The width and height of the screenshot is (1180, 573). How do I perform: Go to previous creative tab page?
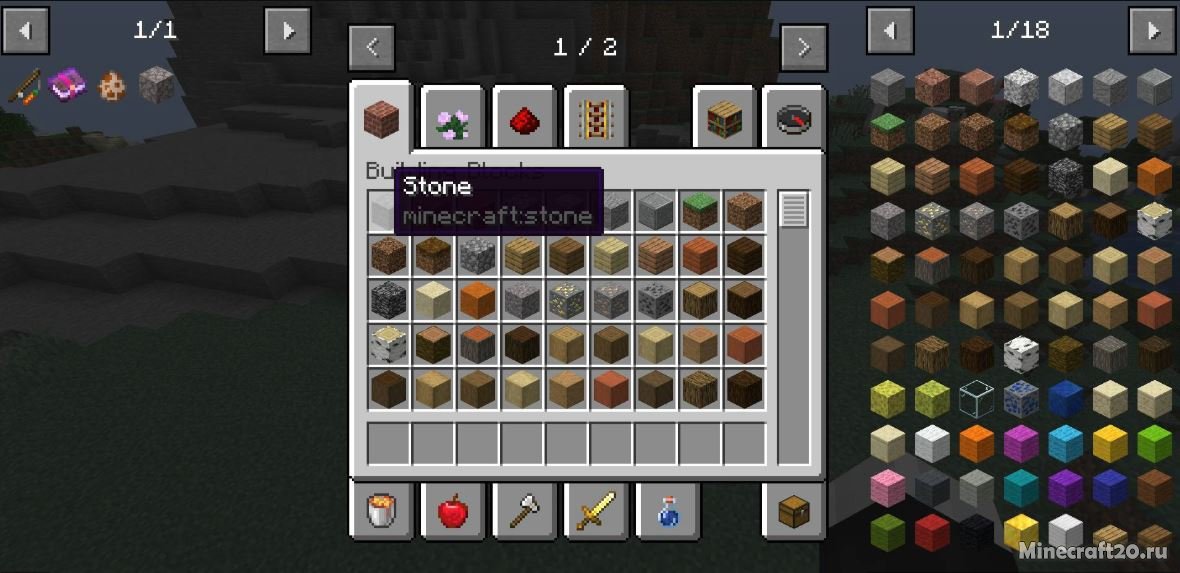371,47
